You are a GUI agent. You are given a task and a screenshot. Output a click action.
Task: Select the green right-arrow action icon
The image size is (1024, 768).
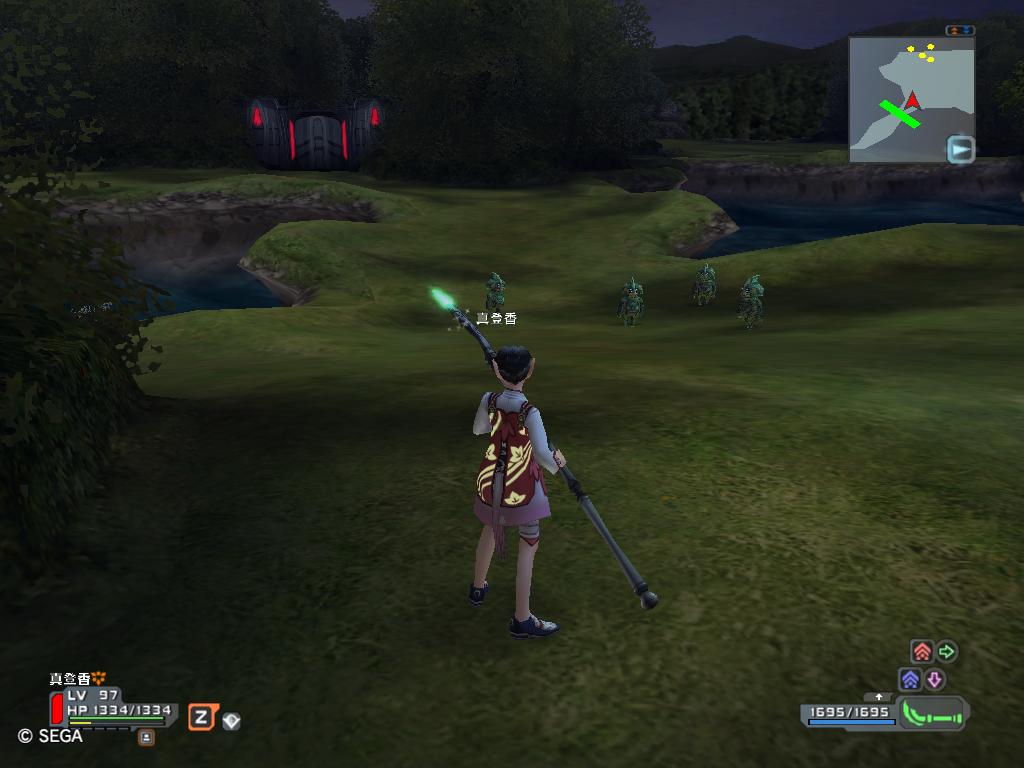pyautogui.click(x=946, y=652)
